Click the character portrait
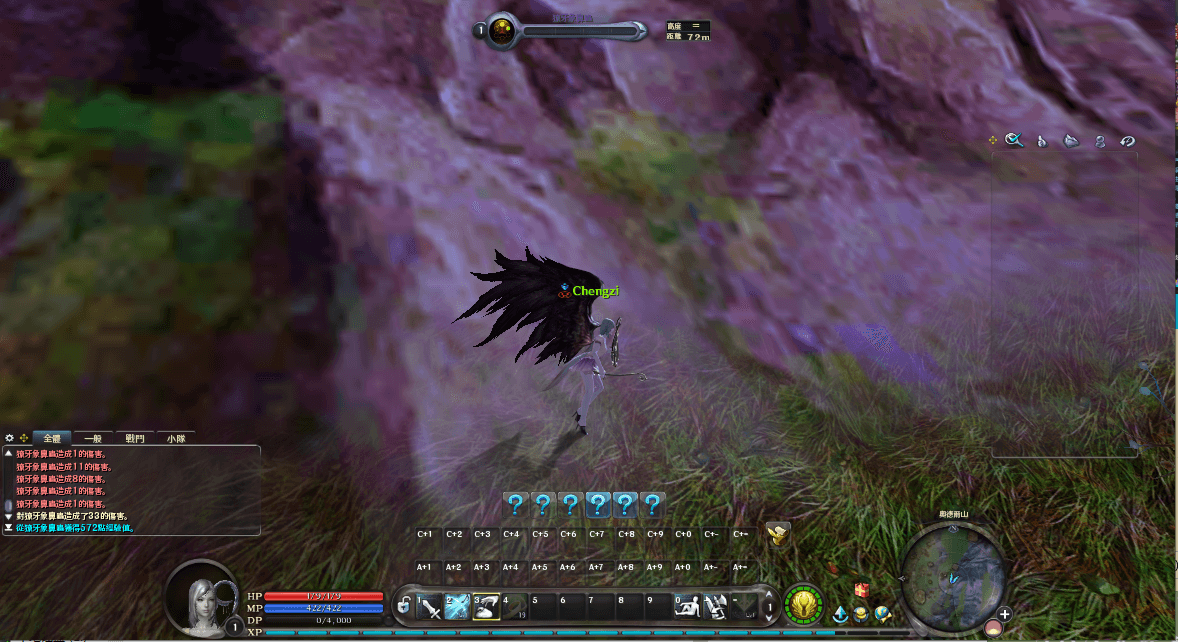Viewport: 1178px width, 642px height. (x=202, y=598)
